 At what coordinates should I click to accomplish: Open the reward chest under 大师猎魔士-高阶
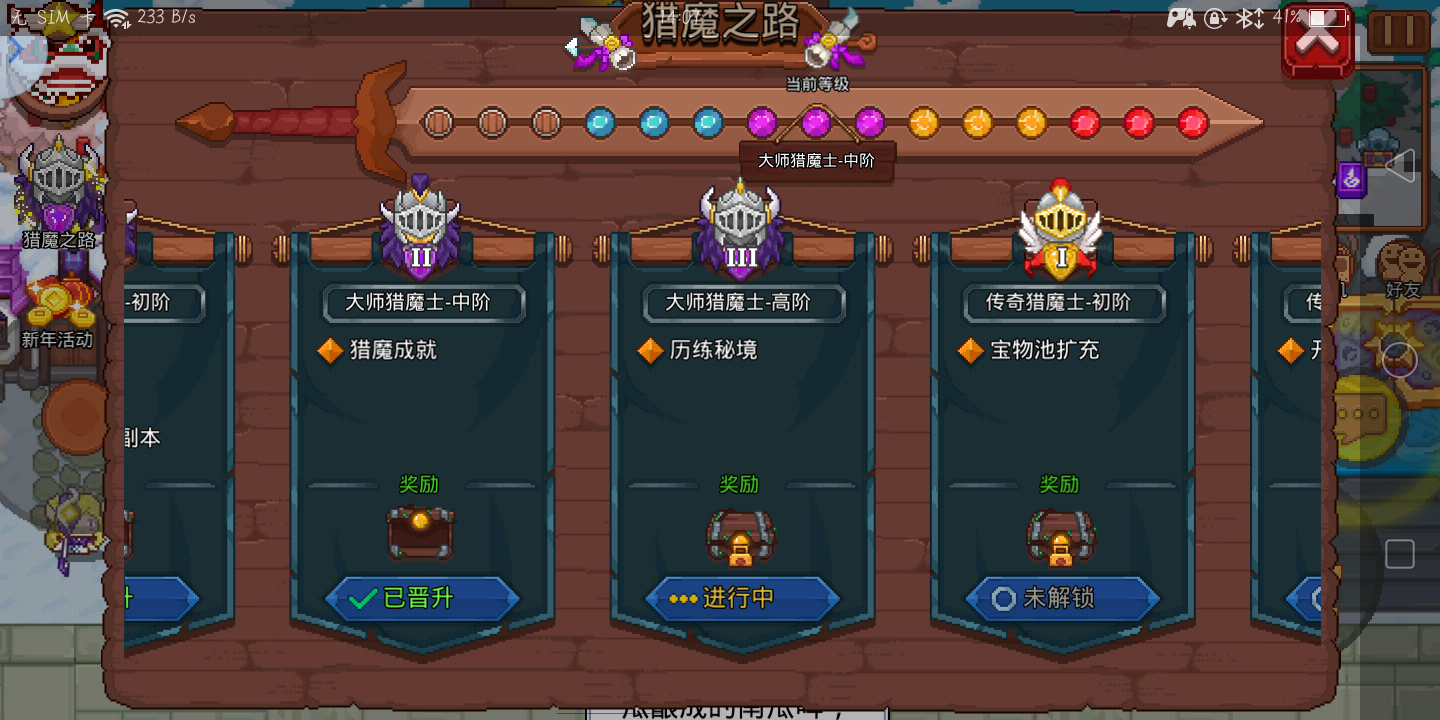740,537
